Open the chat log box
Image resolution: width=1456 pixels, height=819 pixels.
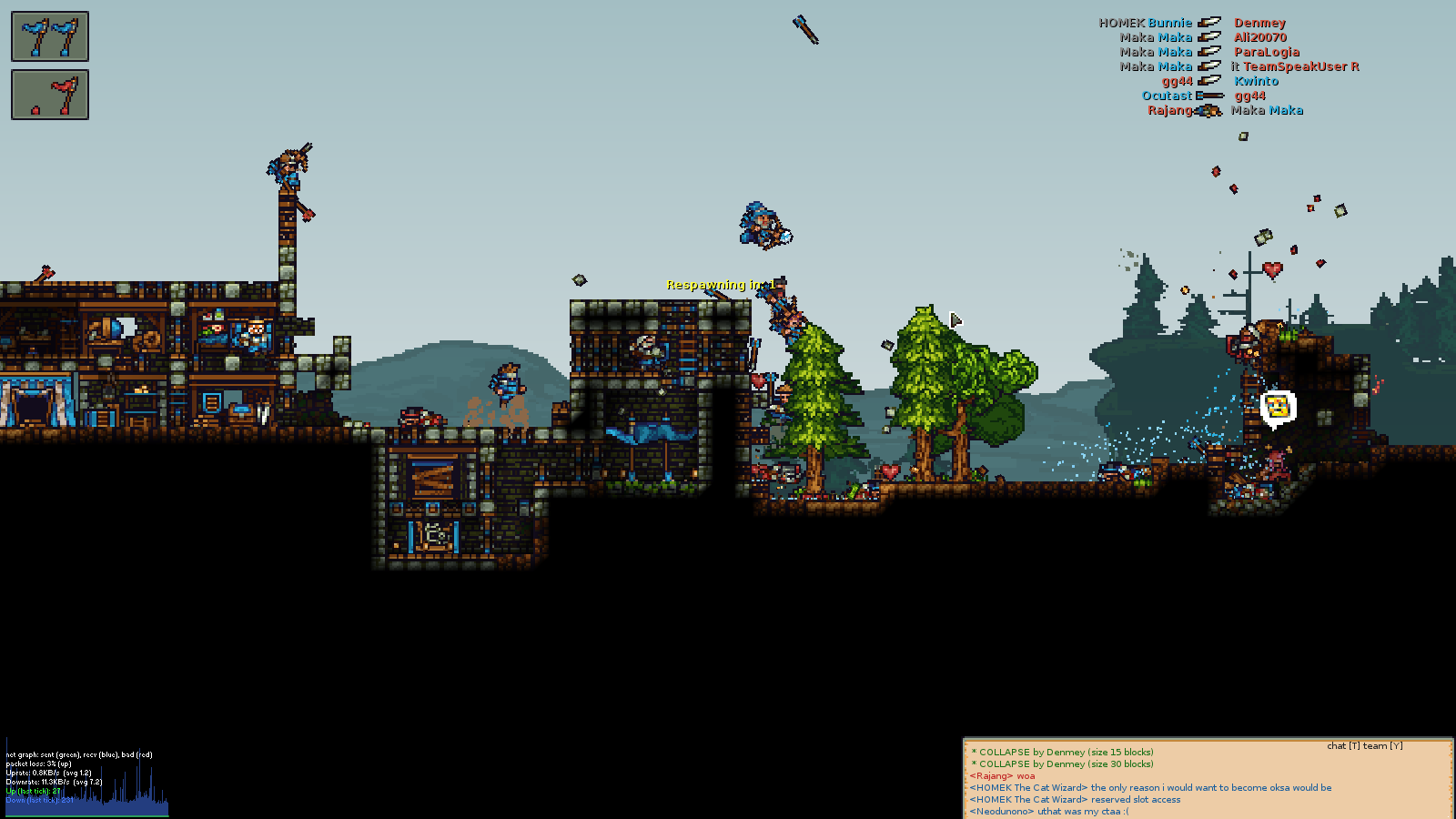coord(1207,781)
